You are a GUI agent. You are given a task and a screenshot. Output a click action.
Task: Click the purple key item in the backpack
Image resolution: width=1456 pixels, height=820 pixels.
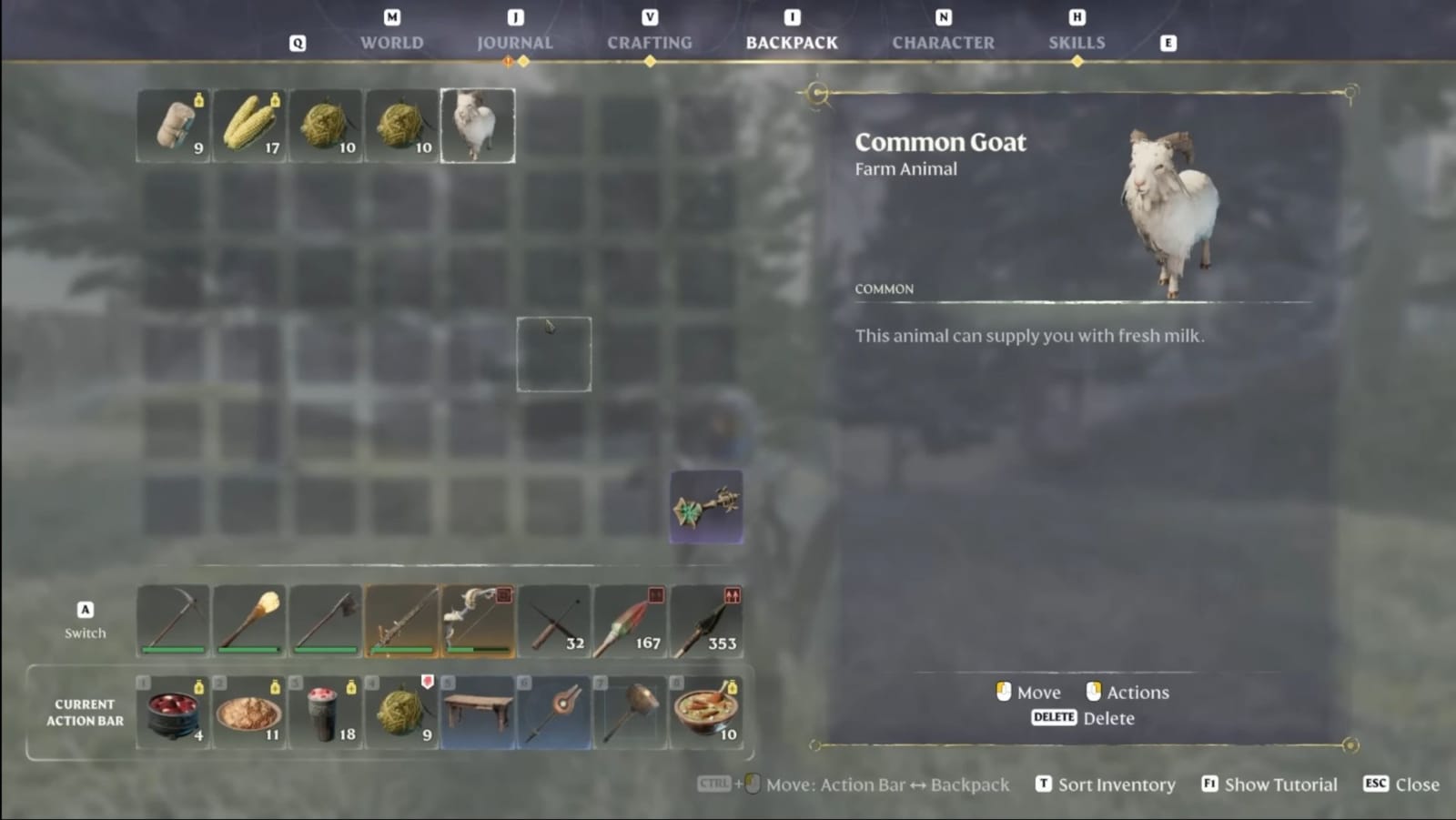706,507
